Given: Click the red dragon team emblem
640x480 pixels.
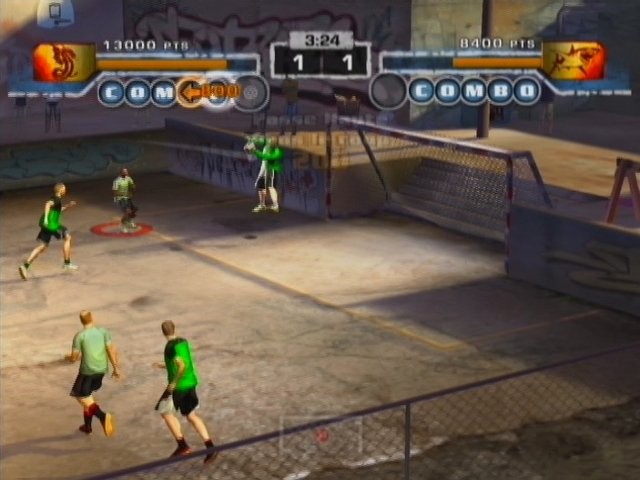Looking at the screenshot, I should click(x=62, y=62).
